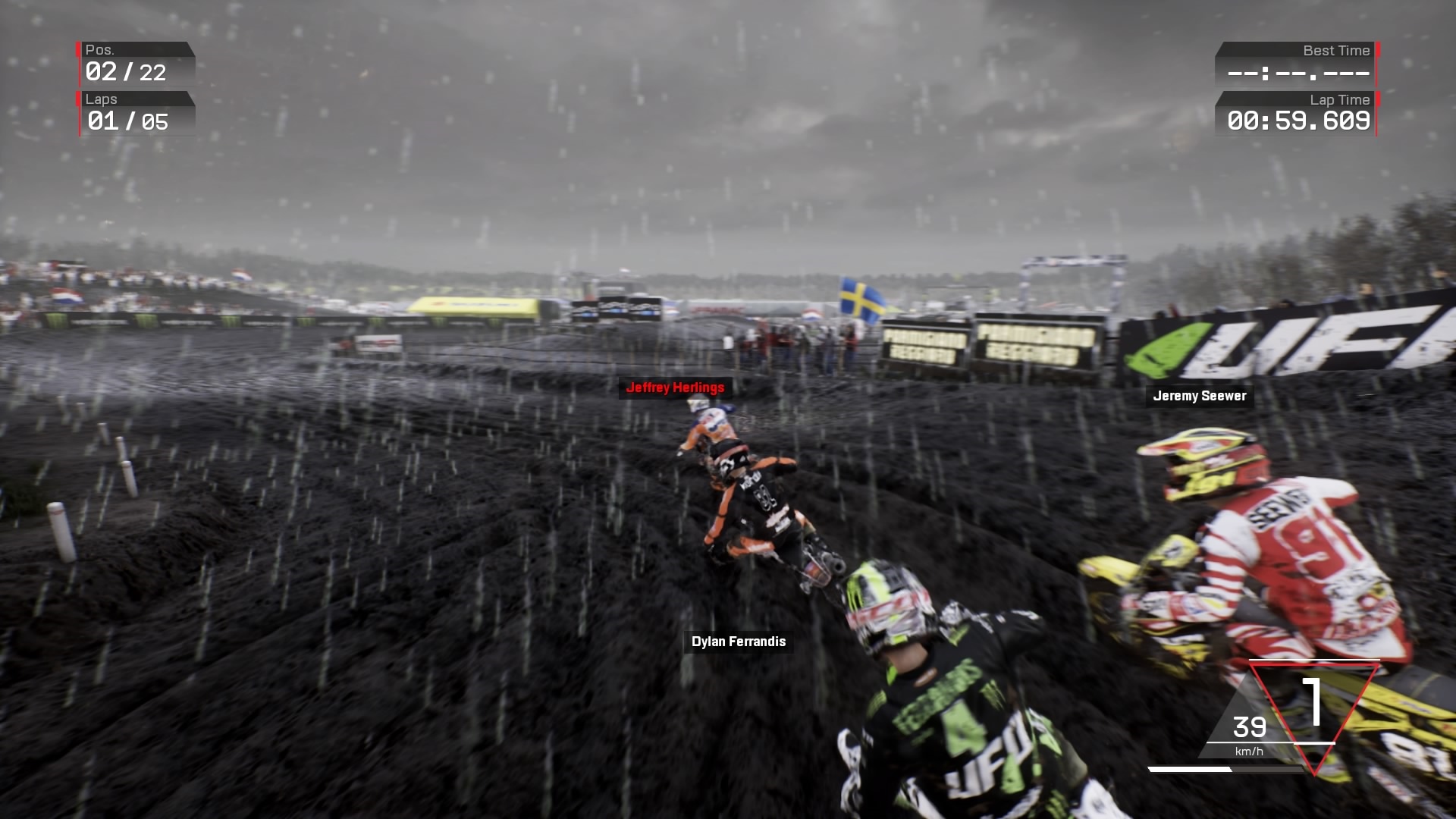The height and width of the screenshot is (819, 1456).
Task: Click Jeremy Seewer rider name tag
Action: tap(1198, 395)
